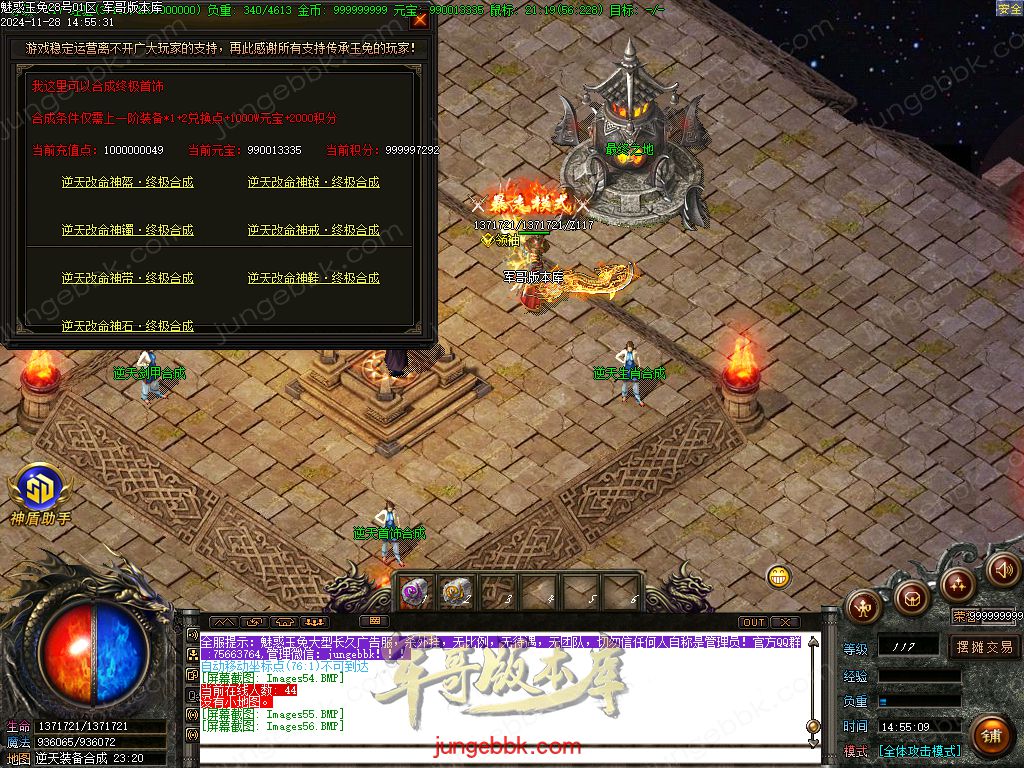Image resolution: width=1024 pixels, height=768 pixels.
Task: Choose 逆天改命神盔·终极合成 option
Action: [127, 182]
